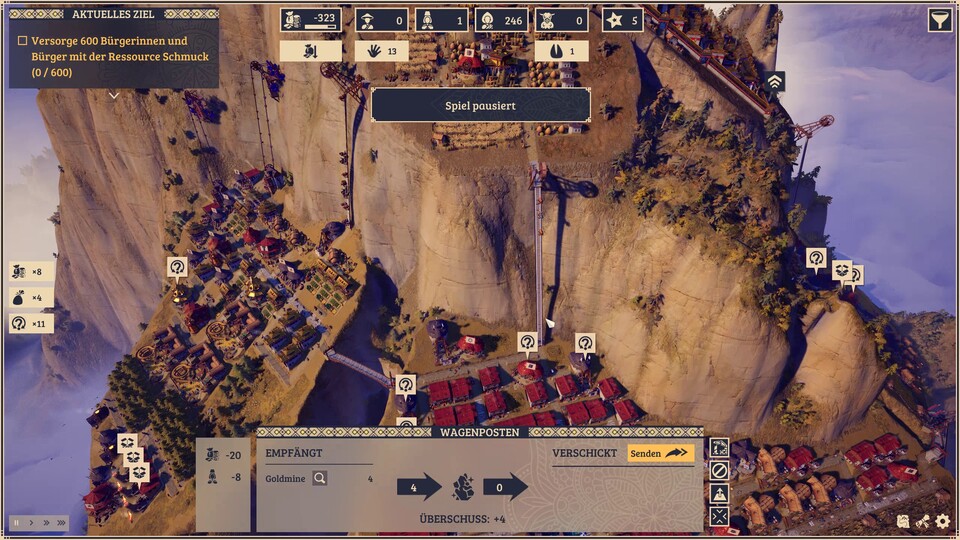
Task: Set game speed to double fast-forward
Action: 45,523
